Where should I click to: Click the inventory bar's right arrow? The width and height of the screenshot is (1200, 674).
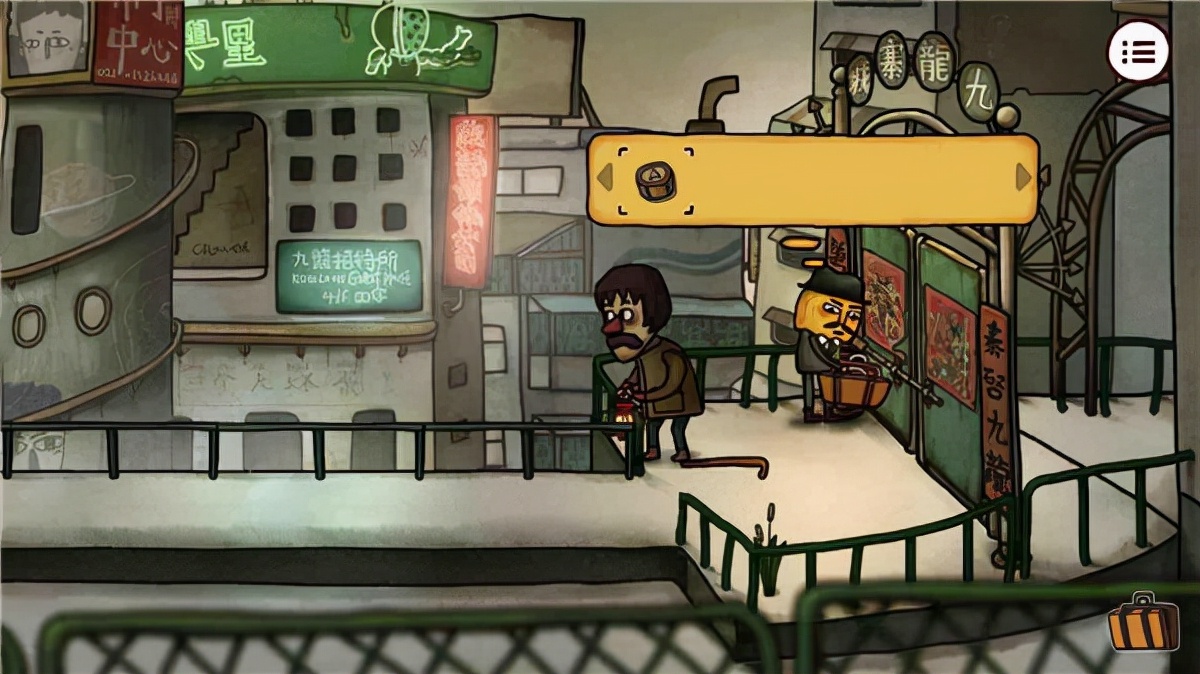[1023, 177]
